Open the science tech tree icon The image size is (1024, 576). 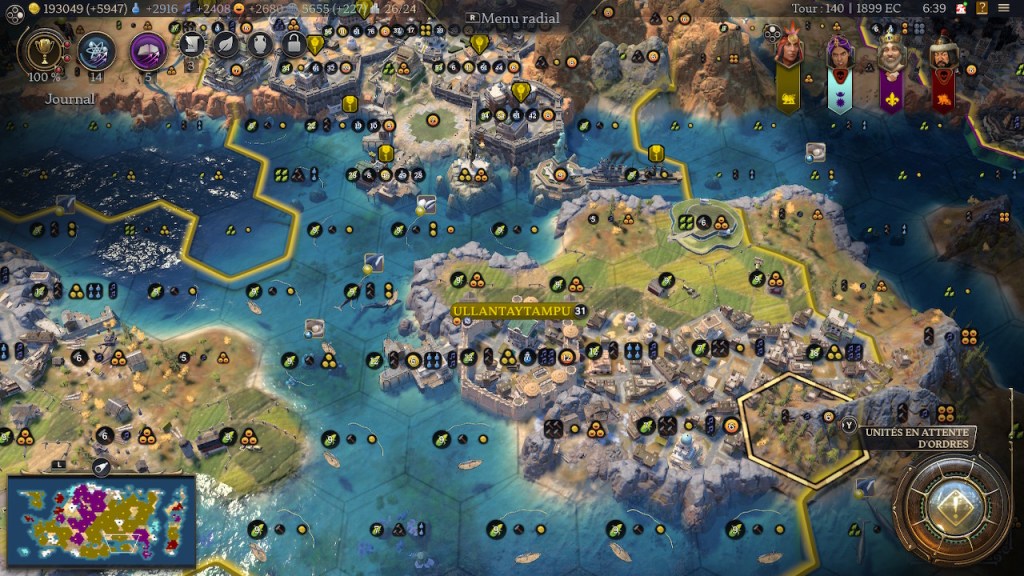[96, 50]
